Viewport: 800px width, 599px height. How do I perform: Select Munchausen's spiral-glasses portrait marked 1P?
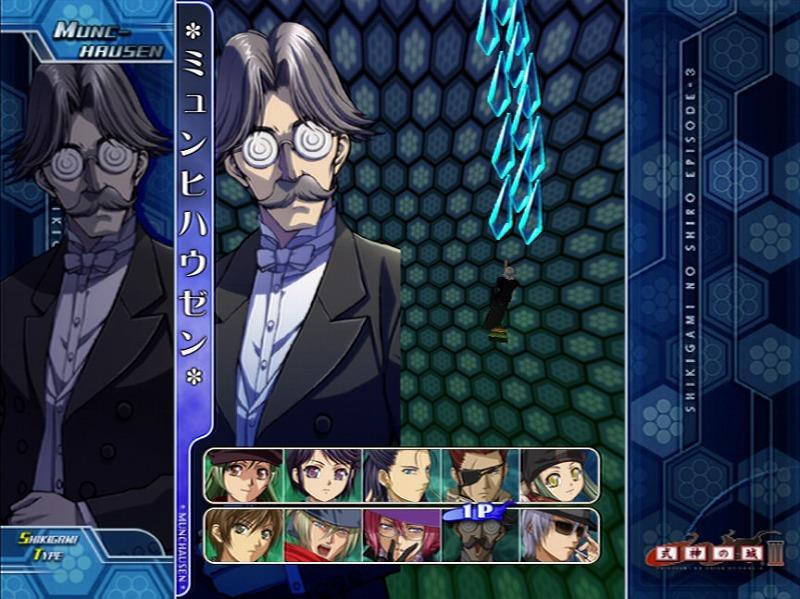480,537
